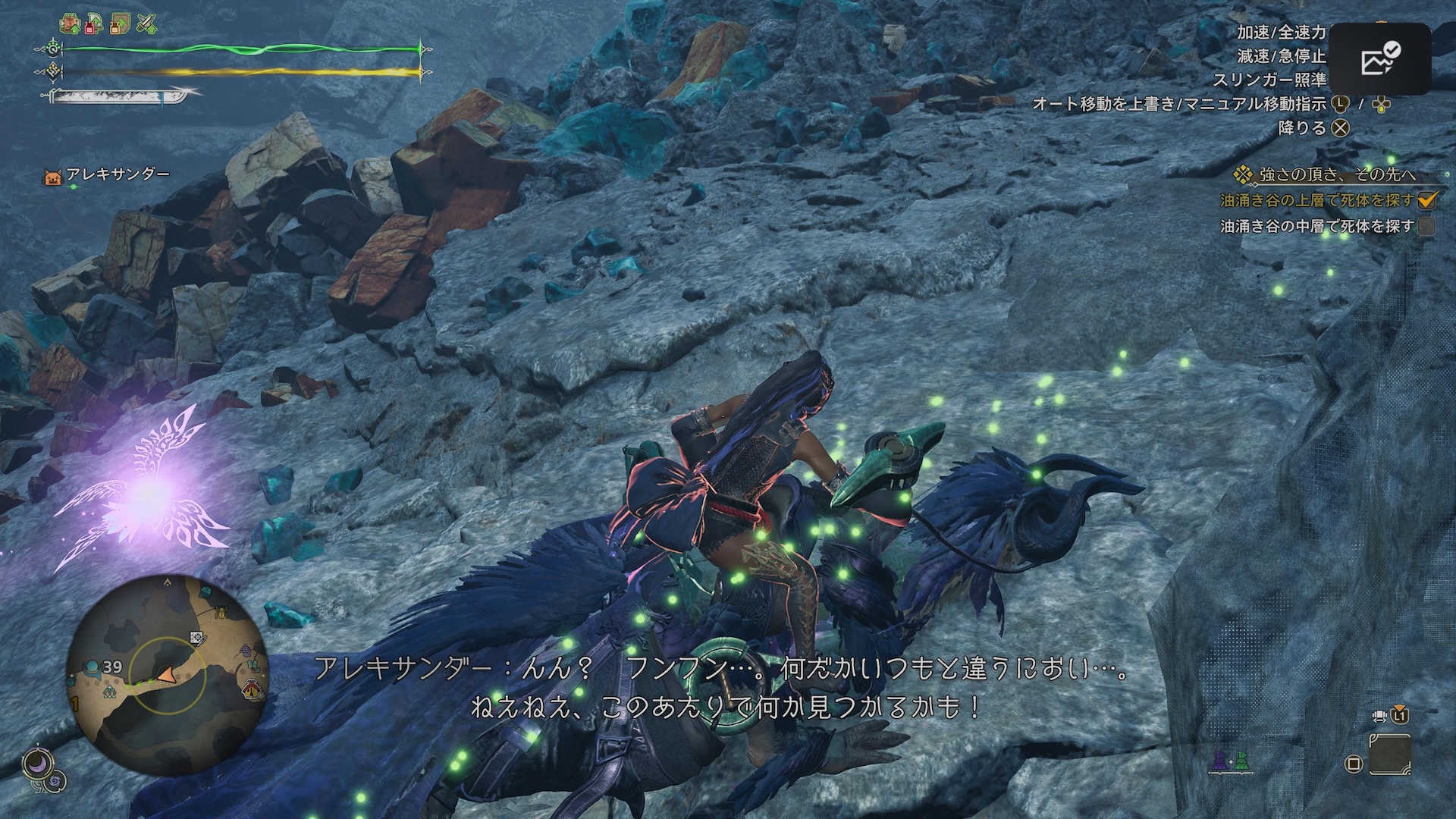Click the white crafting-kit marker on minimap

[197, 639]
